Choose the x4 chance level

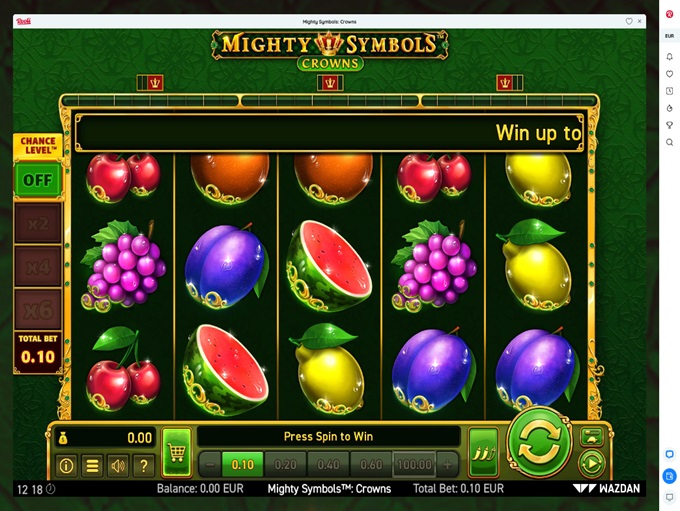tap(38, 267)
